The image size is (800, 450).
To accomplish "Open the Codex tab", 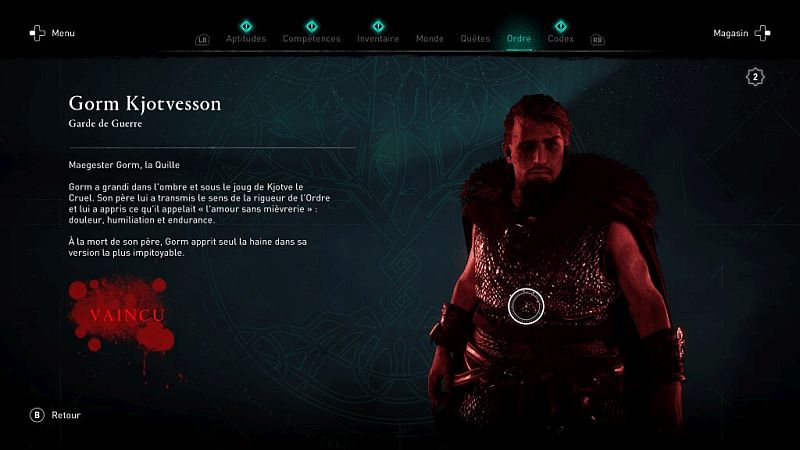I will click(560, 39).
